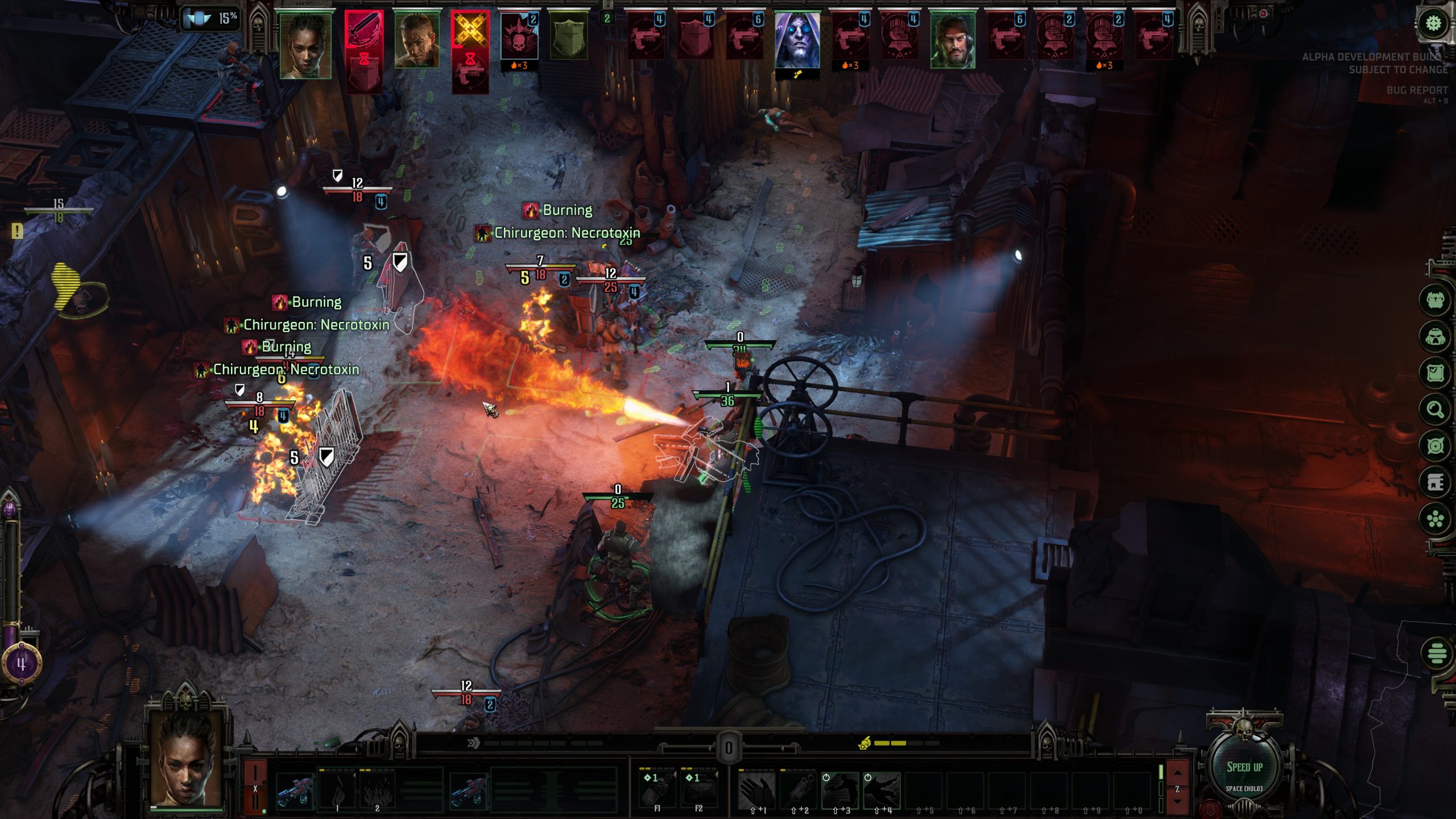Screen dimensions: 1456x819
Task: Open the helmet character panel
Action: [x=1435, y=300]
